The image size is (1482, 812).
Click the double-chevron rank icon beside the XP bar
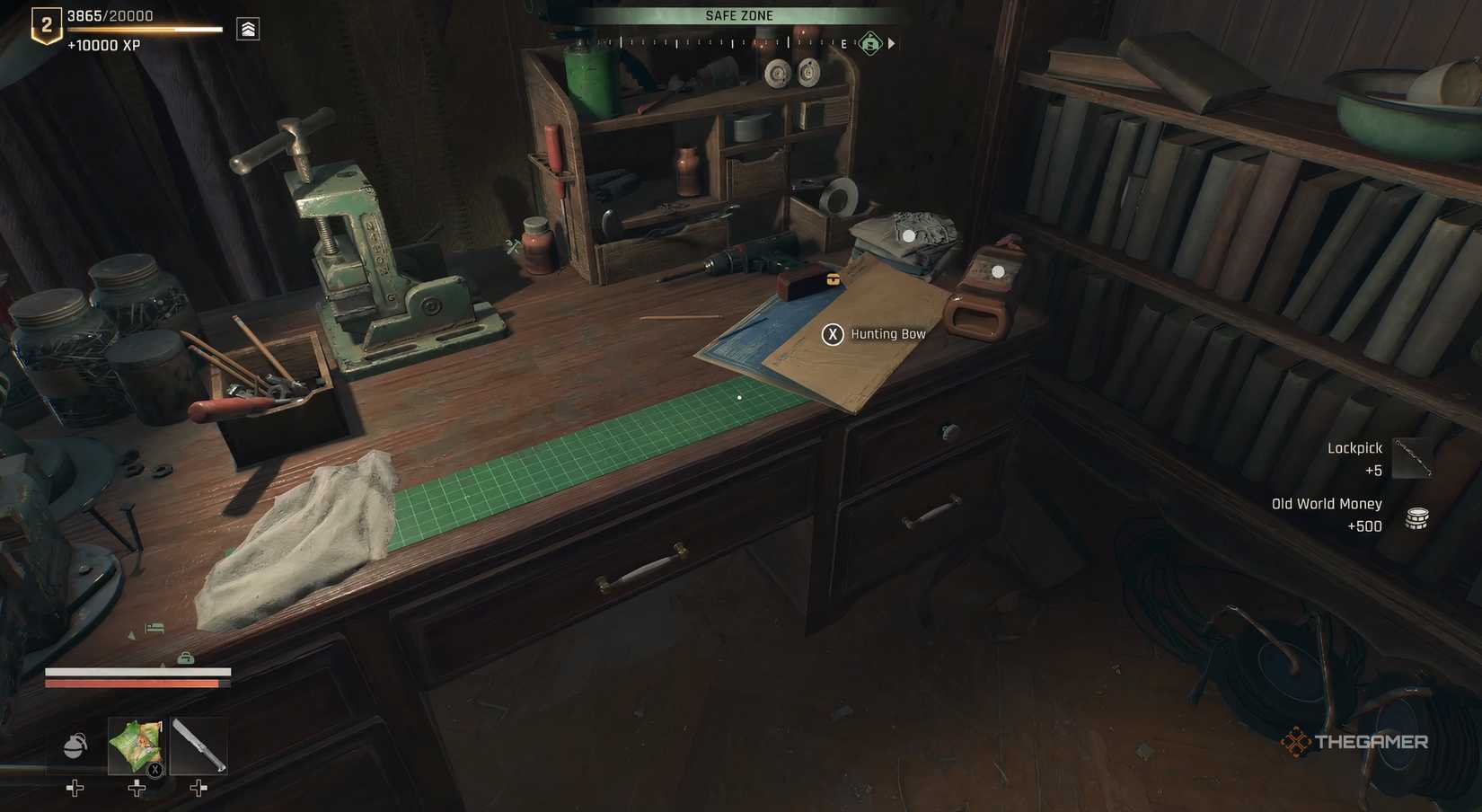click(246, 28)
